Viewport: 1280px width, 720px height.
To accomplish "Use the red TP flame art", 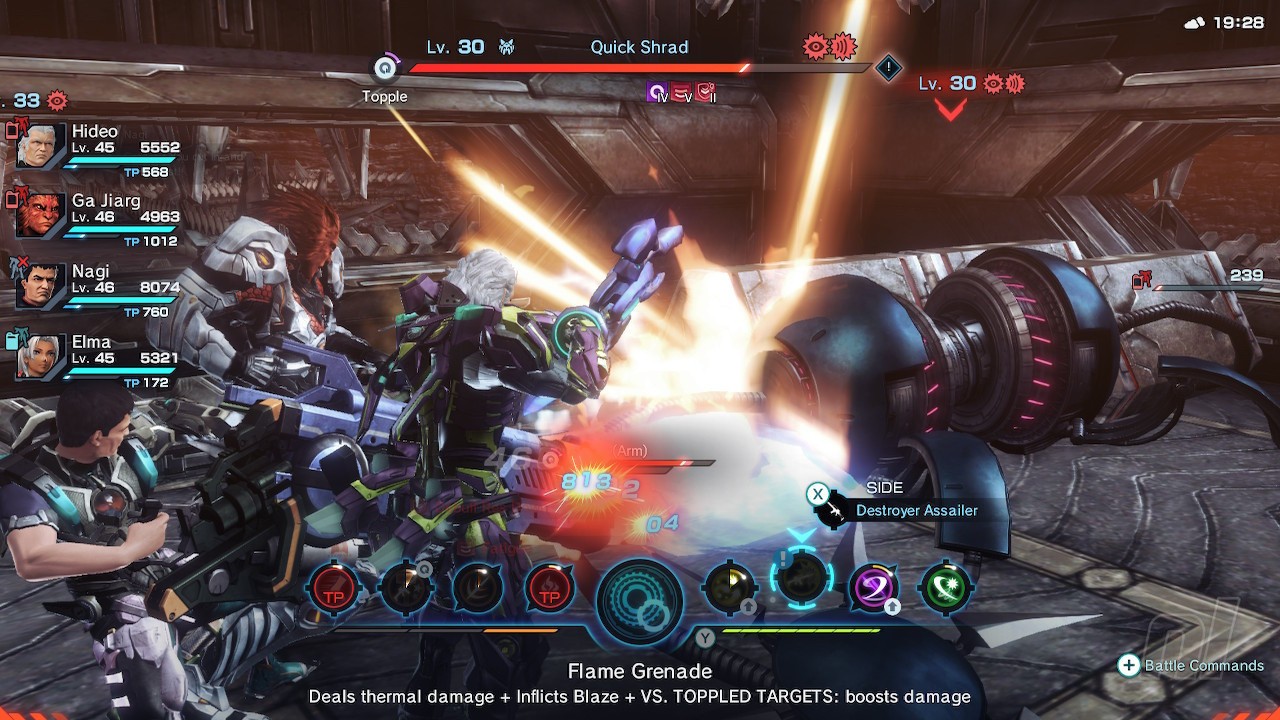I will point(549,587).
